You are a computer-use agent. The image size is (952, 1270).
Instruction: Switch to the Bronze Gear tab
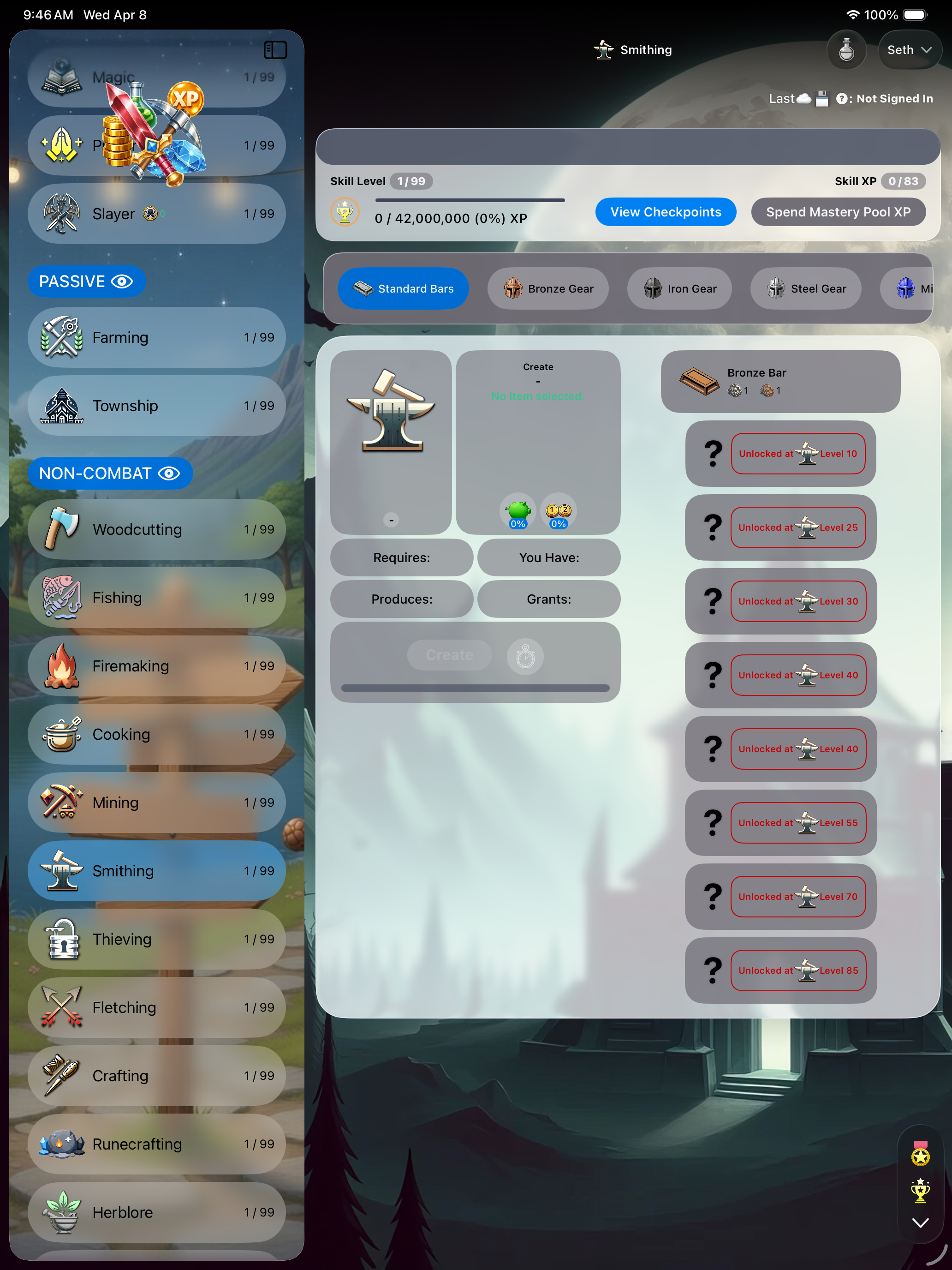547,288
